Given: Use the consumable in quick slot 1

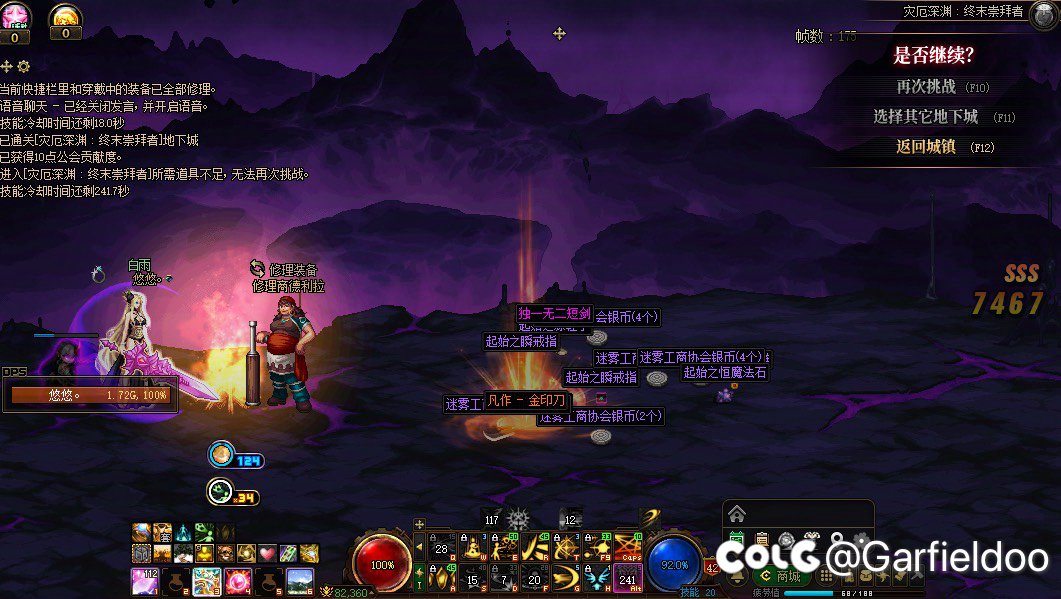Looking at the screenshot, I should click(144, 579).
